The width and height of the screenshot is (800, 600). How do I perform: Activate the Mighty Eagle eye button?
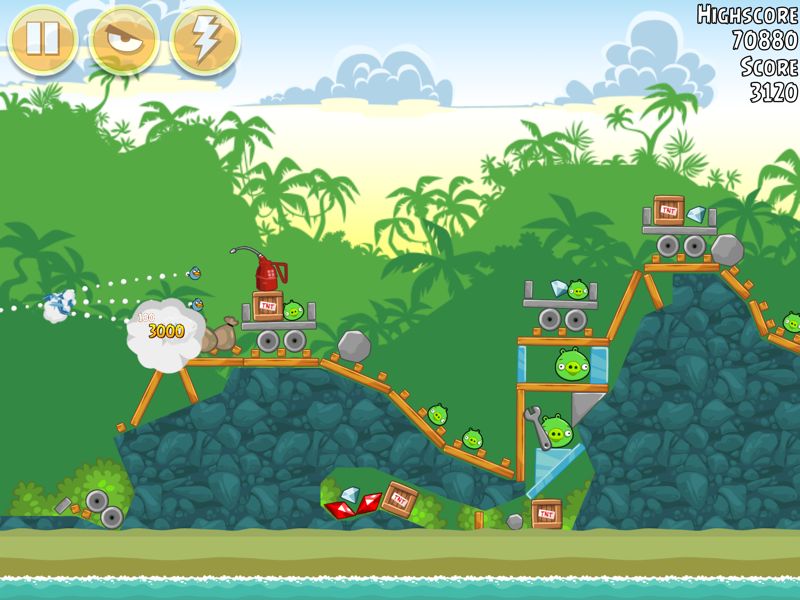point(124,40)
